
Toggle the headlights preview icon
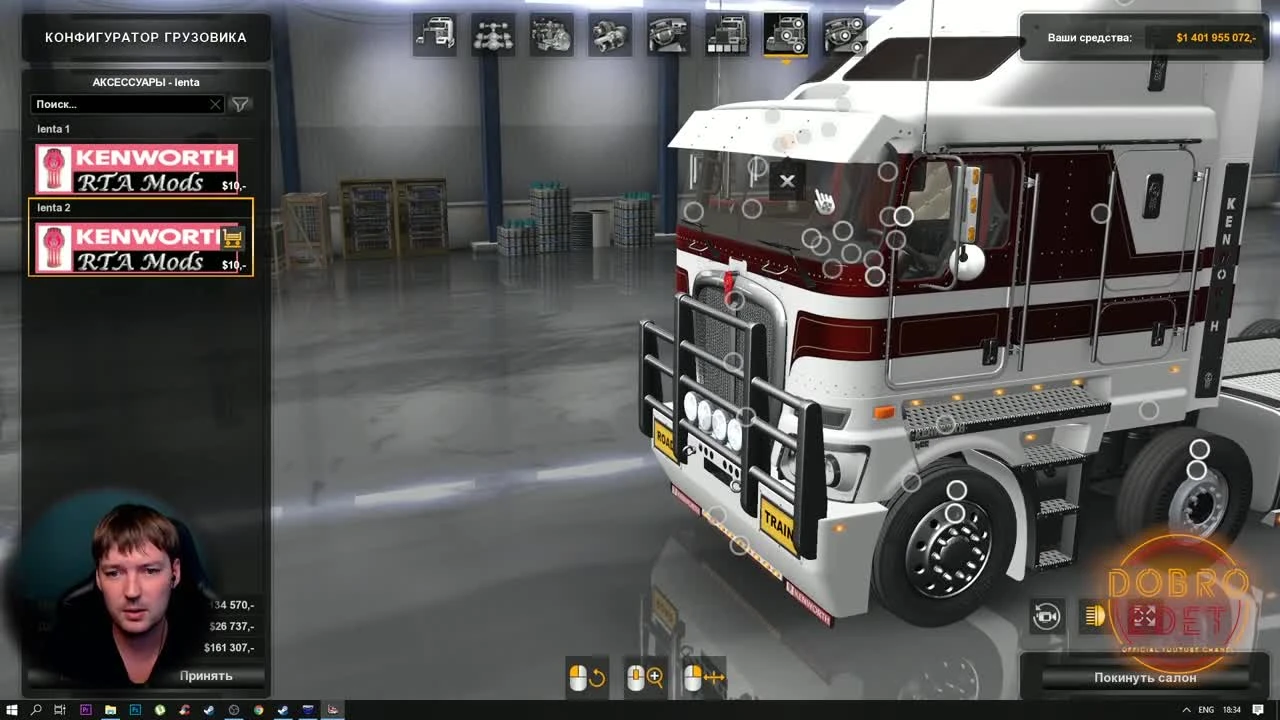click(x=1094, y=617)
